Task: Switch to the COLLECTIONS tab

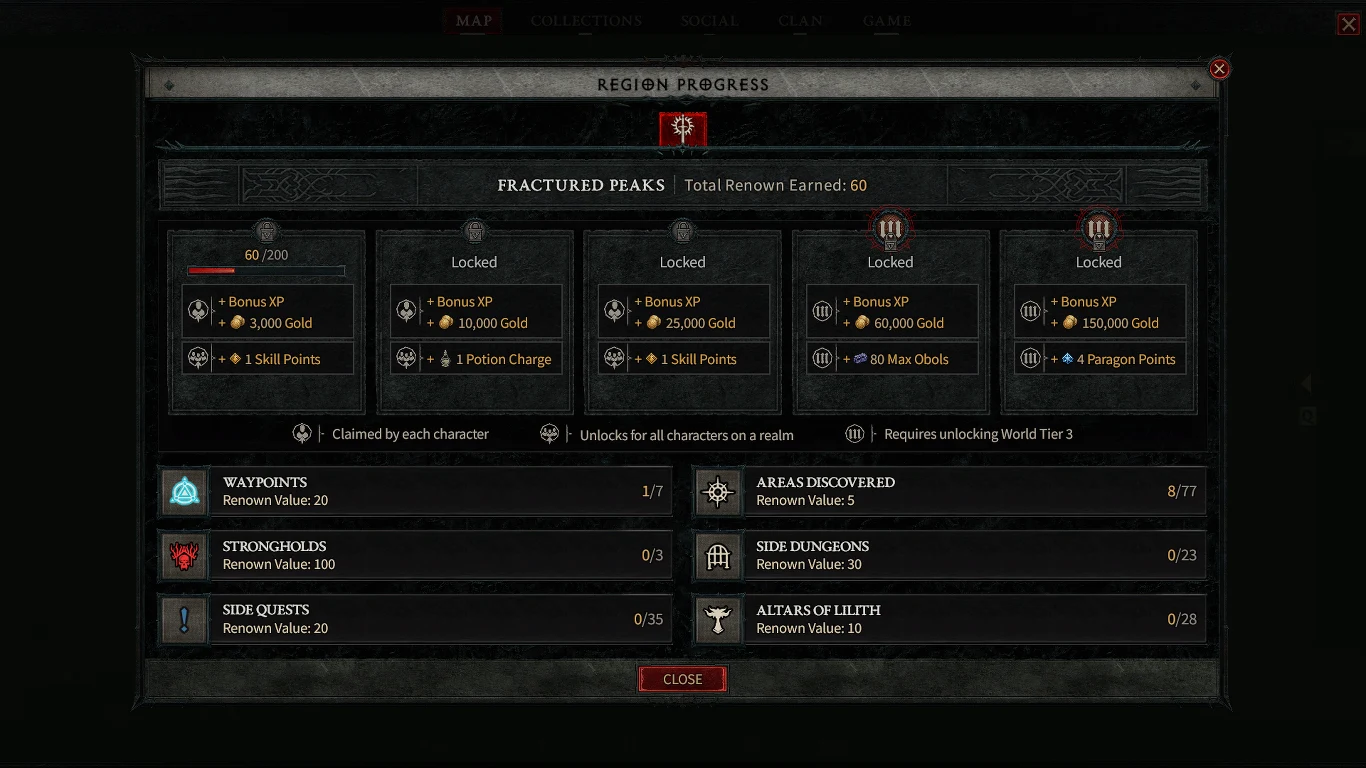Action: coord(586,20)
